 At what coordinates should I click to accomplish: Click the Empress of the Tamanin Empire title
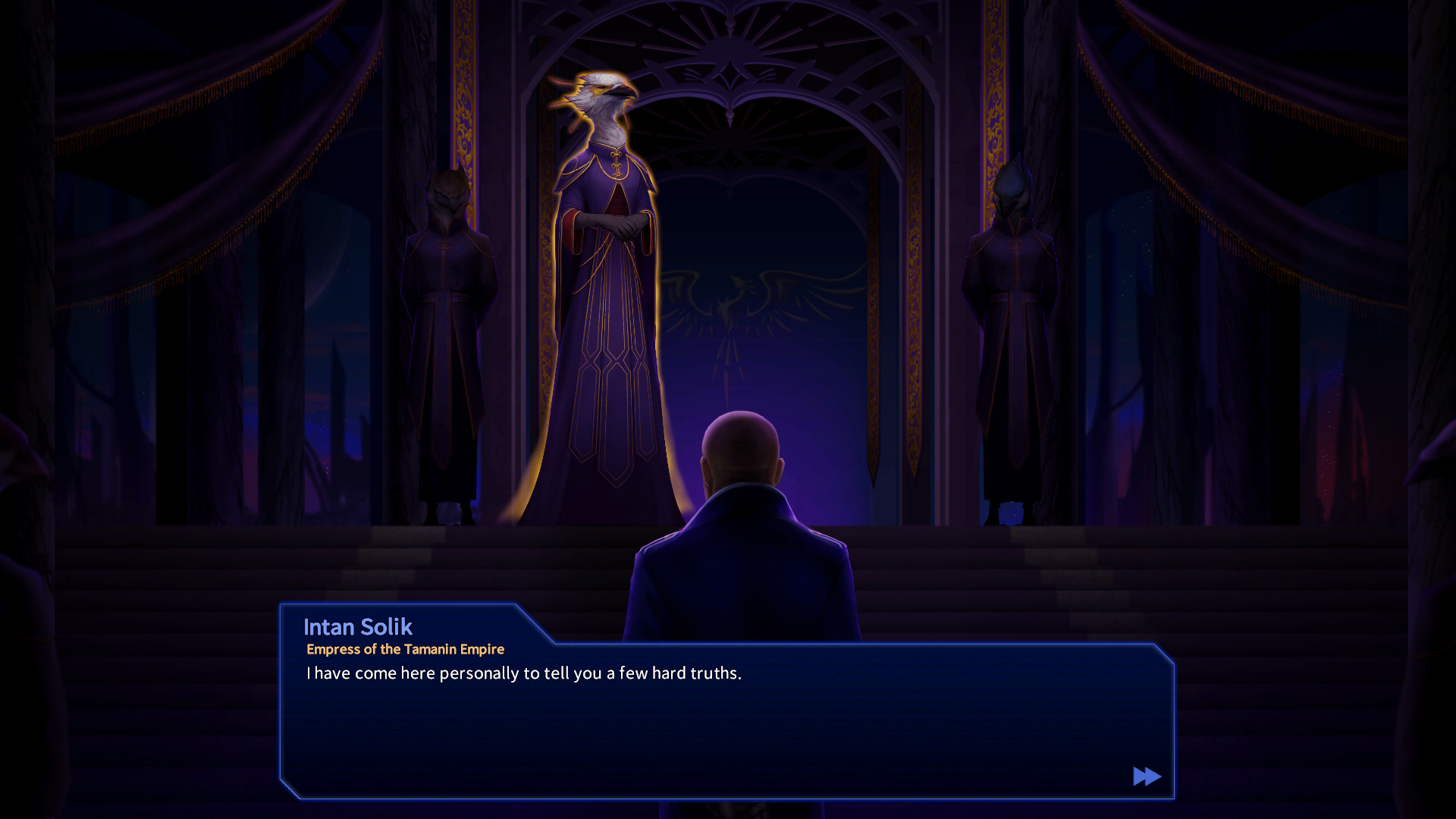coord(406,649)
